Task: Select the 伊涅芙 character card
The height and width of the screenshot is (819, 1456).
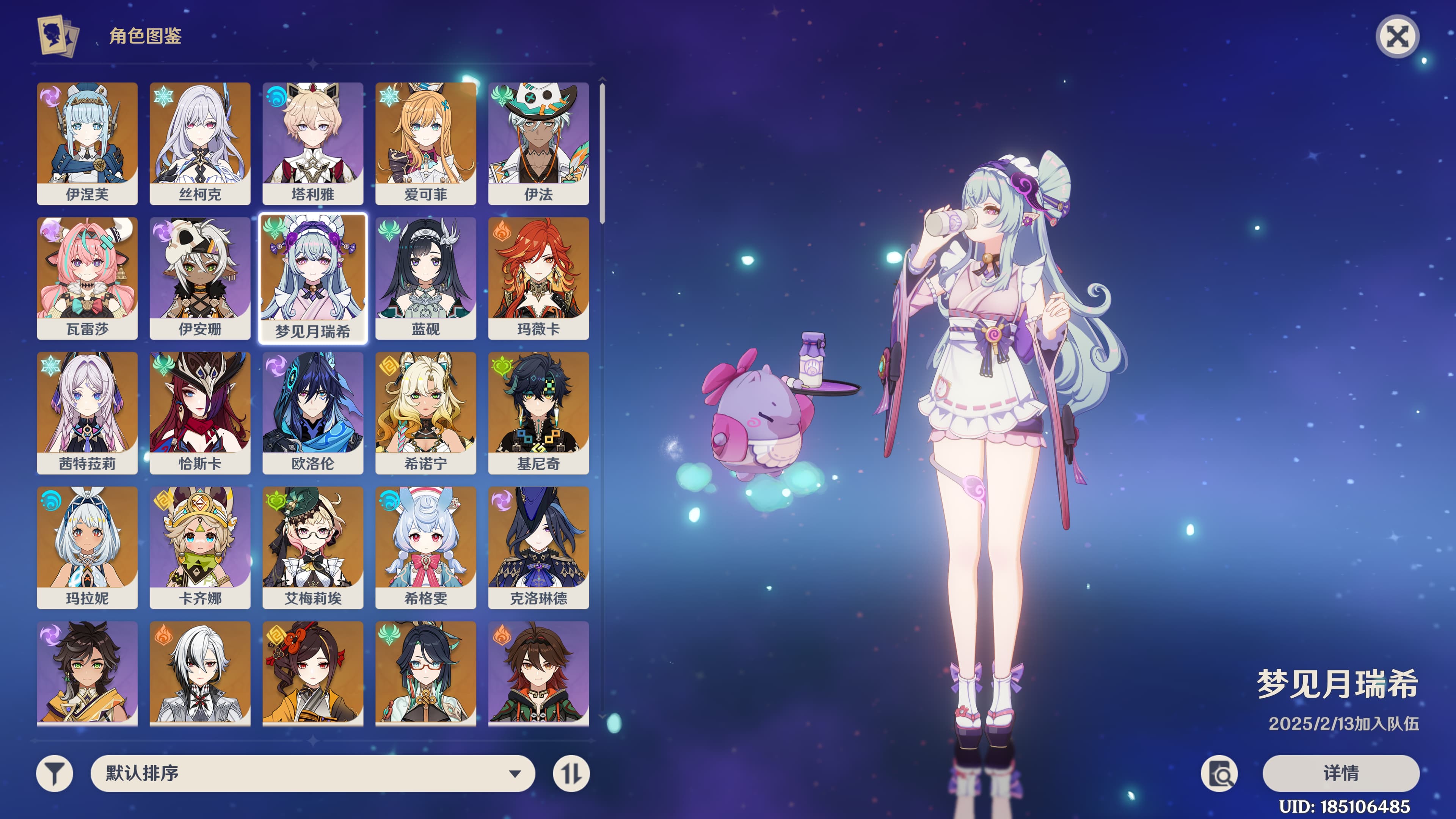Action: [x=87, y=143]
